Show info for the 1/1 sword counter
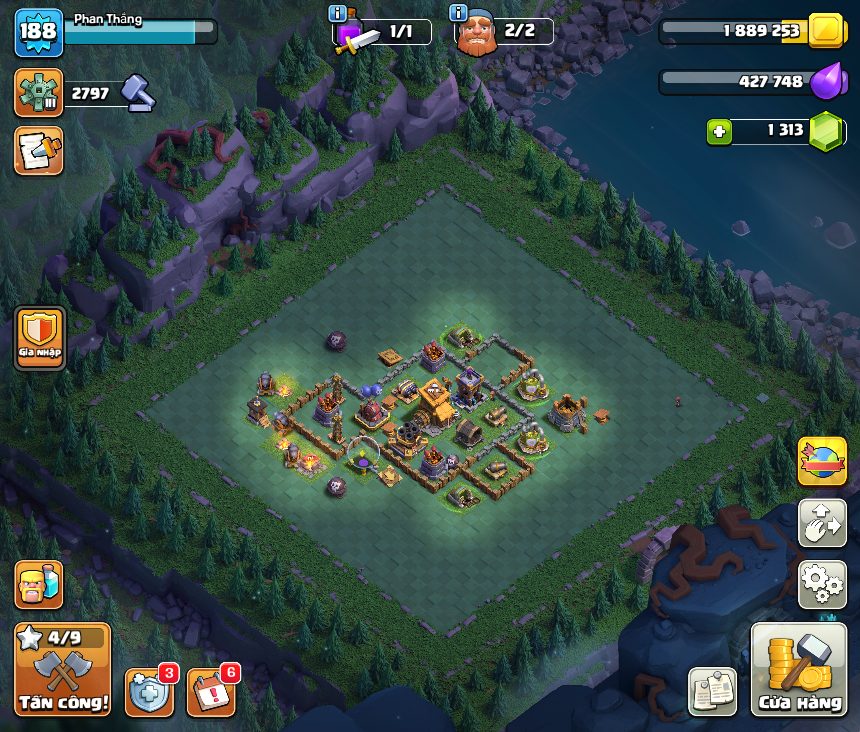 point(338,13)
